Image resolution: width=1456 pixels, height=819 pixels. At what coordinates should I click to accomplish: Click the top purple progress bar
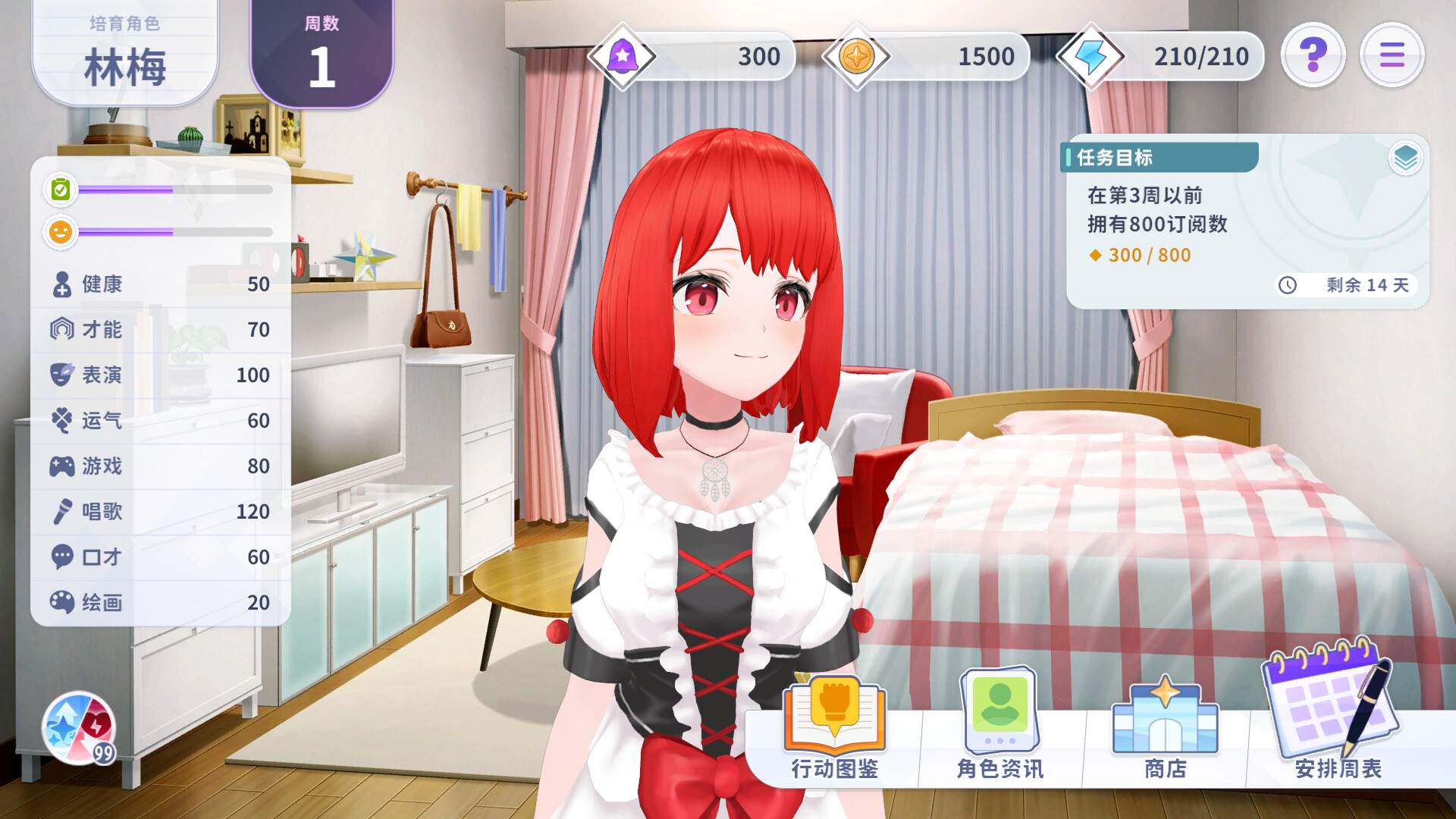[174, 190]
